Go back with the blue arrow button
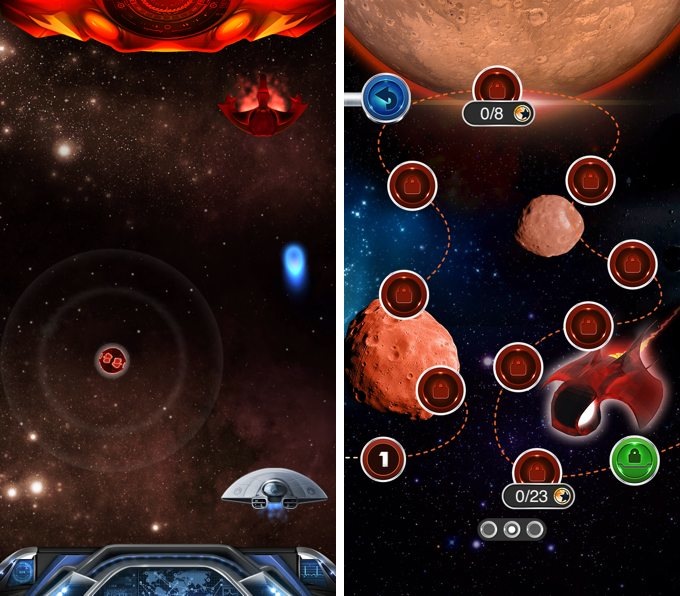The height and width of the screenshot is (596, 680). click(382, 97)
